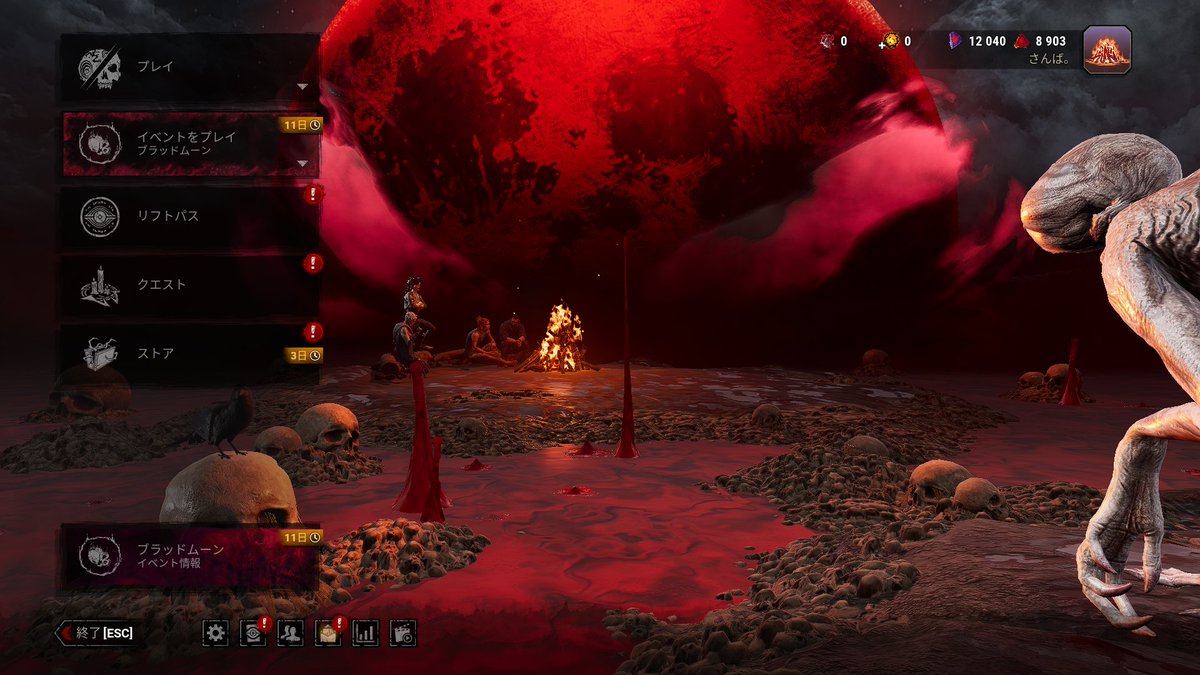Select イベントをプレイ Blood Moon event

(x=189, y=144)
